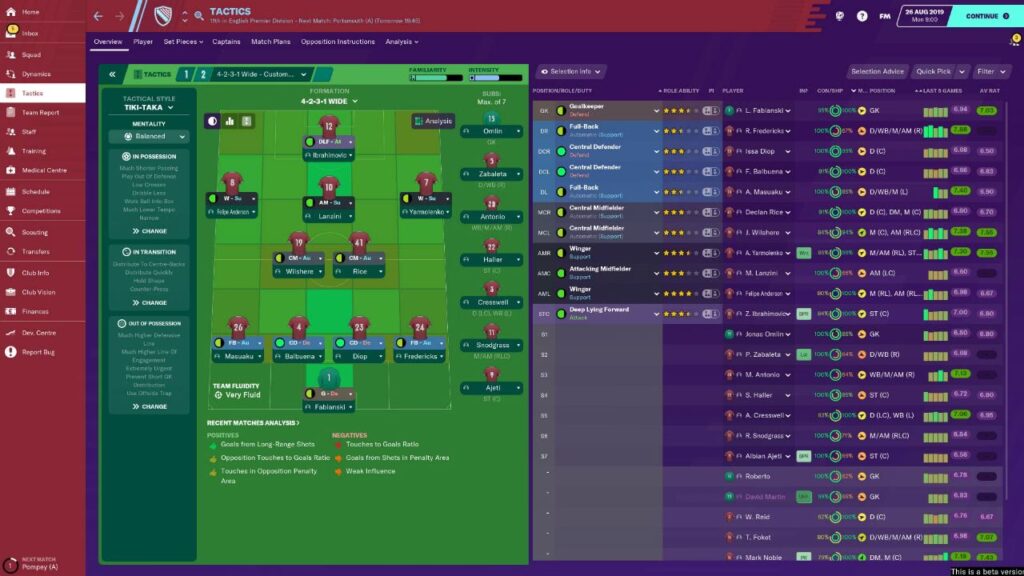Image resolution: width=1024 pixels, height=576 pixels.
Task: Open the Set Pieces tab dropdown
Action: (183, 42)
